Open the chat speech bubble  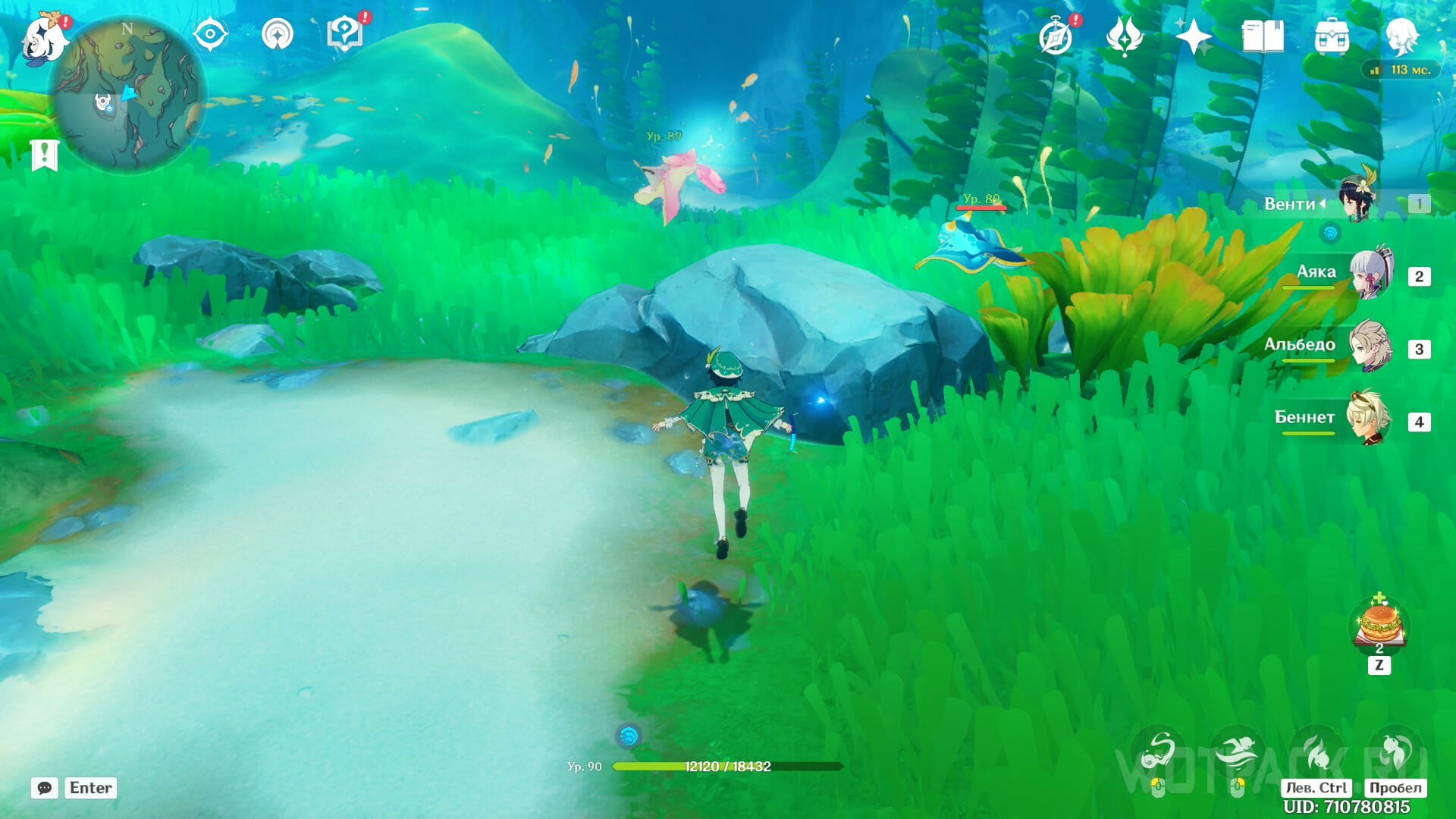(45, 788)
